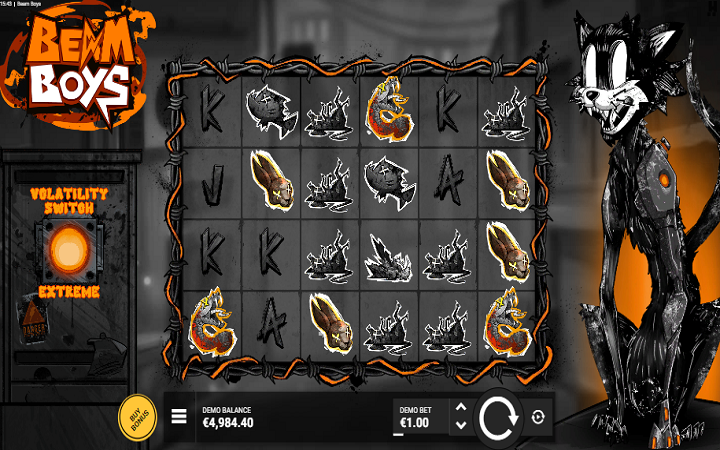720x450 pixels.
Task: Increase the demo bet with the up arrow
Action: point(460,407)
